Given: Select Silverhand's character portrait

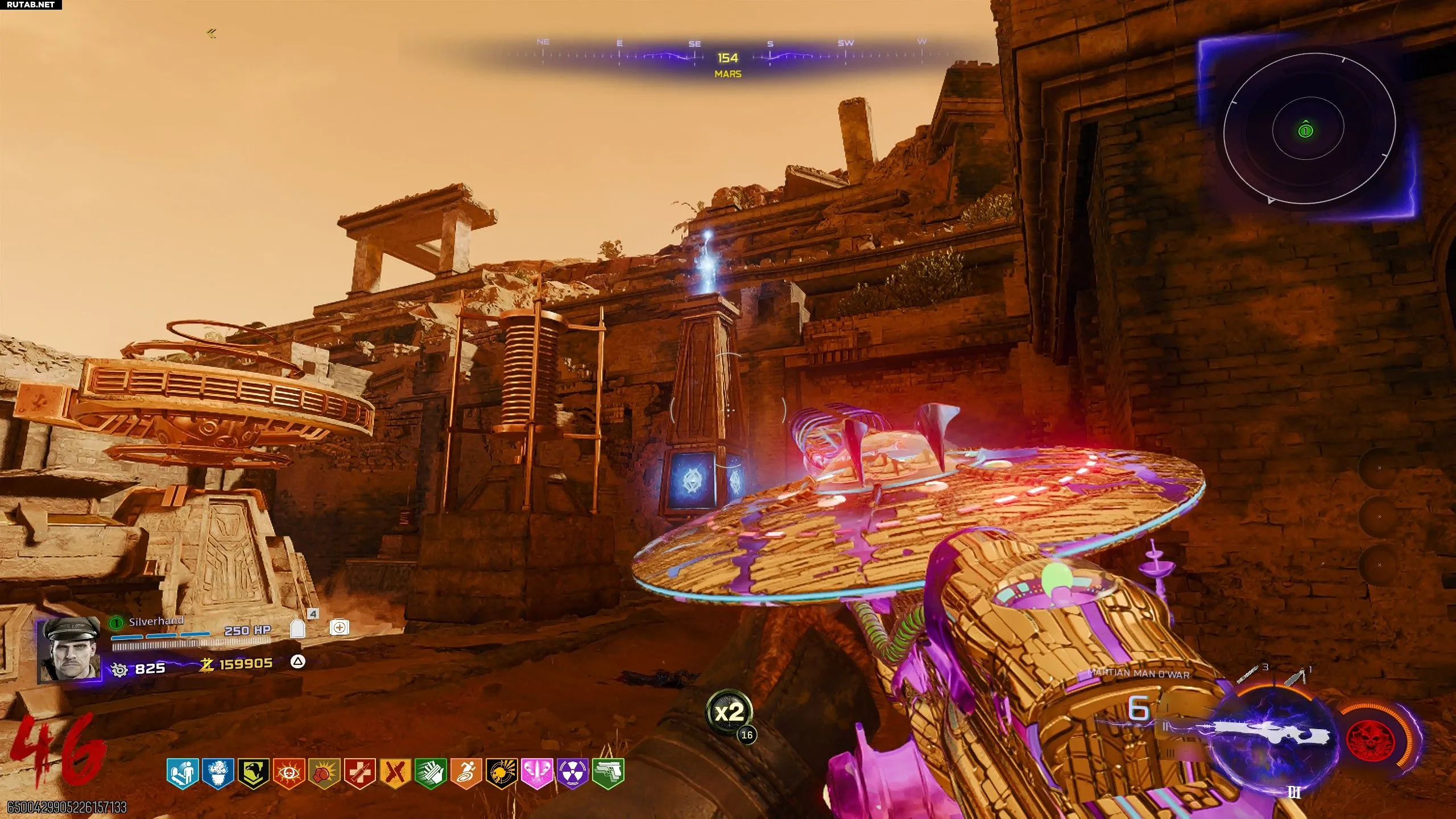Looking at the screenshot, I should (68, 650).
